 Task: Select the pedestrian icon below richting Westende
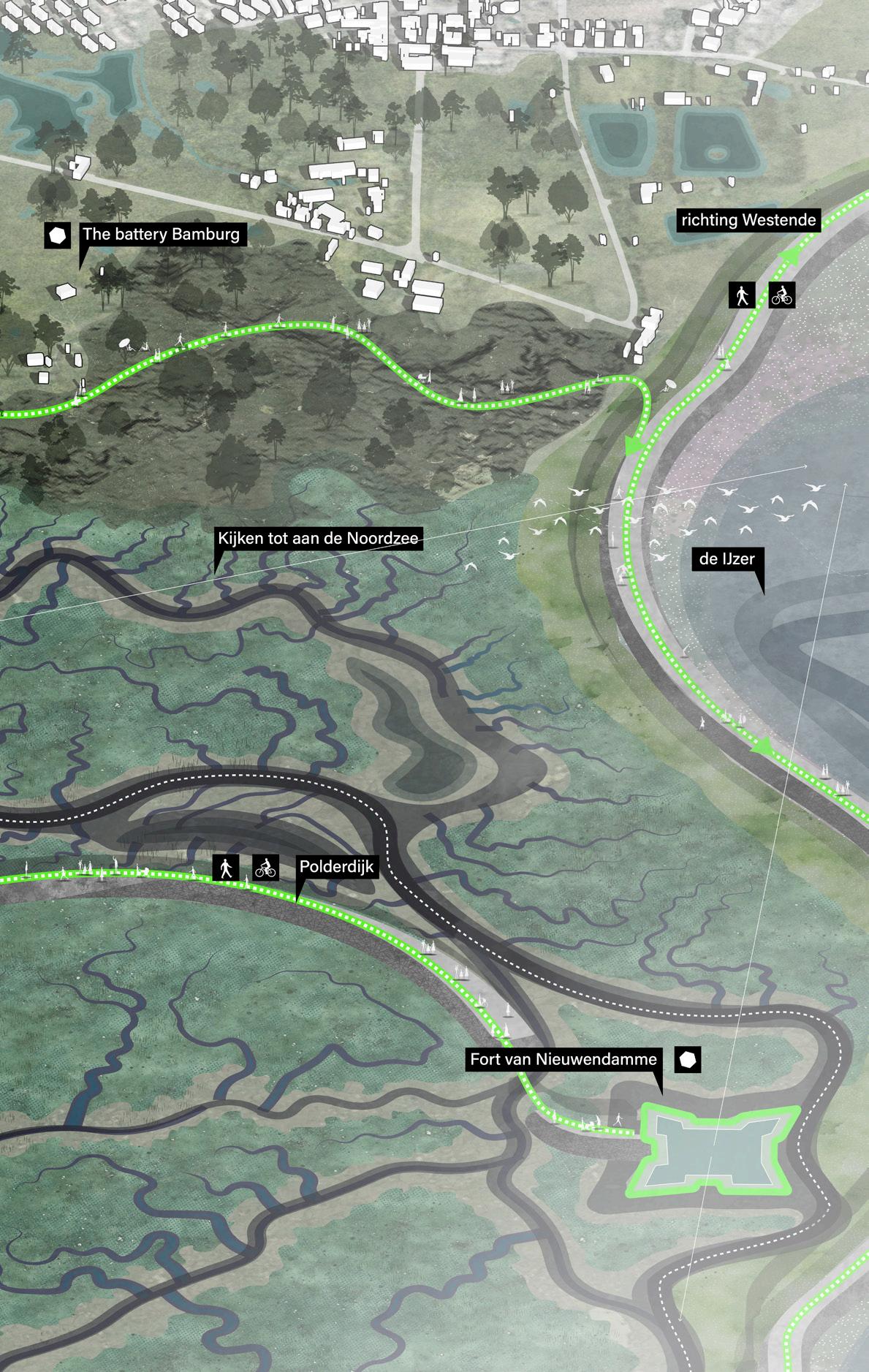[742, 295]
